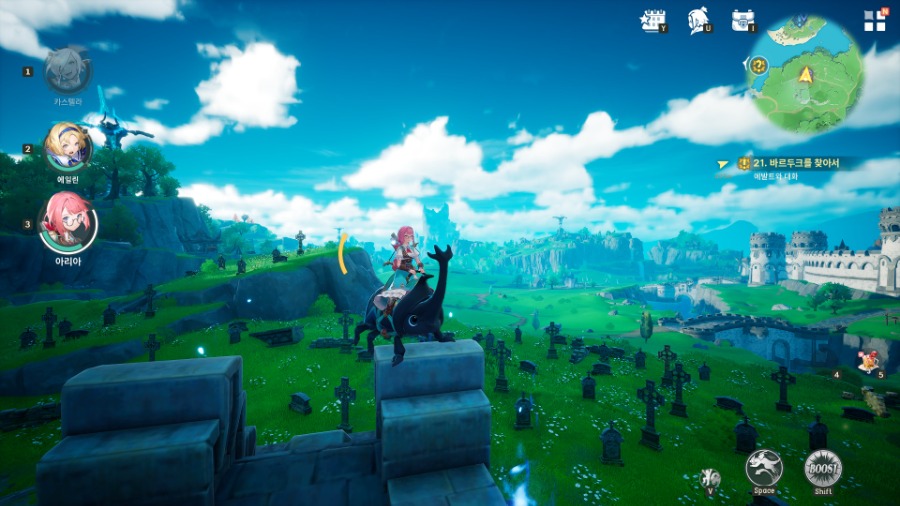Open quest tracker 21. 바르두크를 찾아서
Image resolution: width=900 pixels, height=506 pixels.
coord(795,163)
